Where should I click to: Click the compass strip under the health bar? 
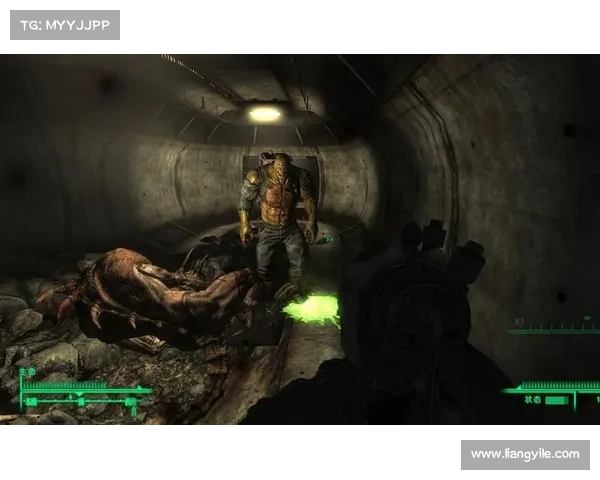[82, 402]
